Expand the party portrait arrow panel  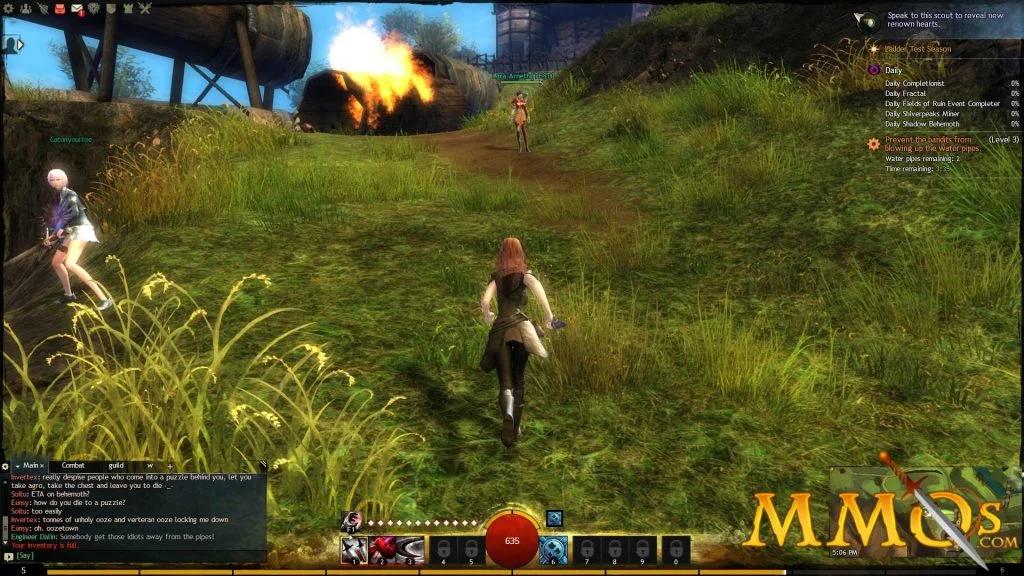(18, 45)
